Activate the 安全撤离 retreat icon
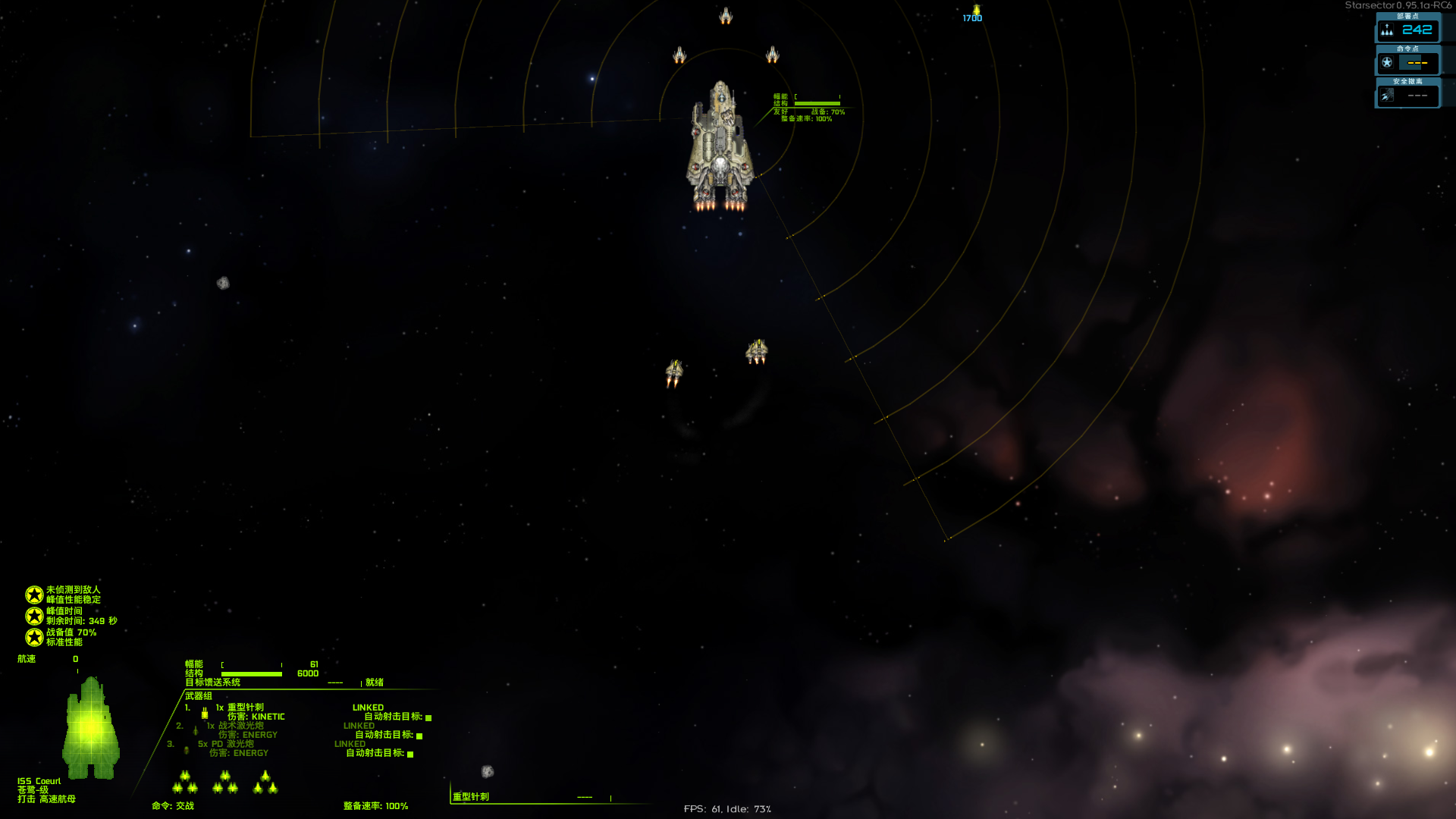1456x819 pixels. (x=1387, y=96)
